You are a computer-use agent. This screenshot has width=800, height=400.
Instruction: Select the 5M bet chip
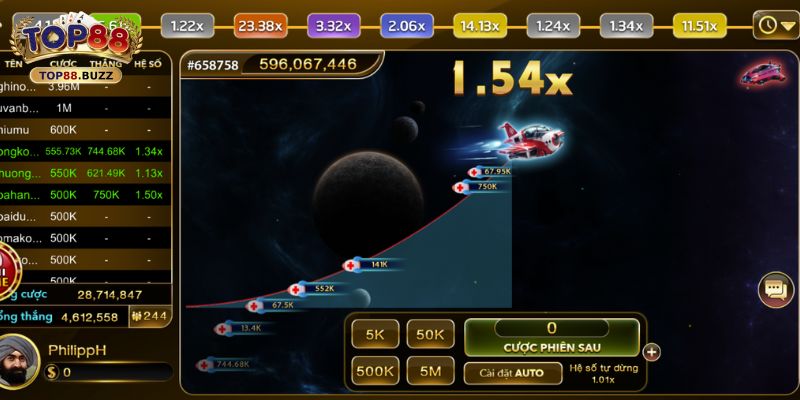pyautogui.click(x=430, y=372)
